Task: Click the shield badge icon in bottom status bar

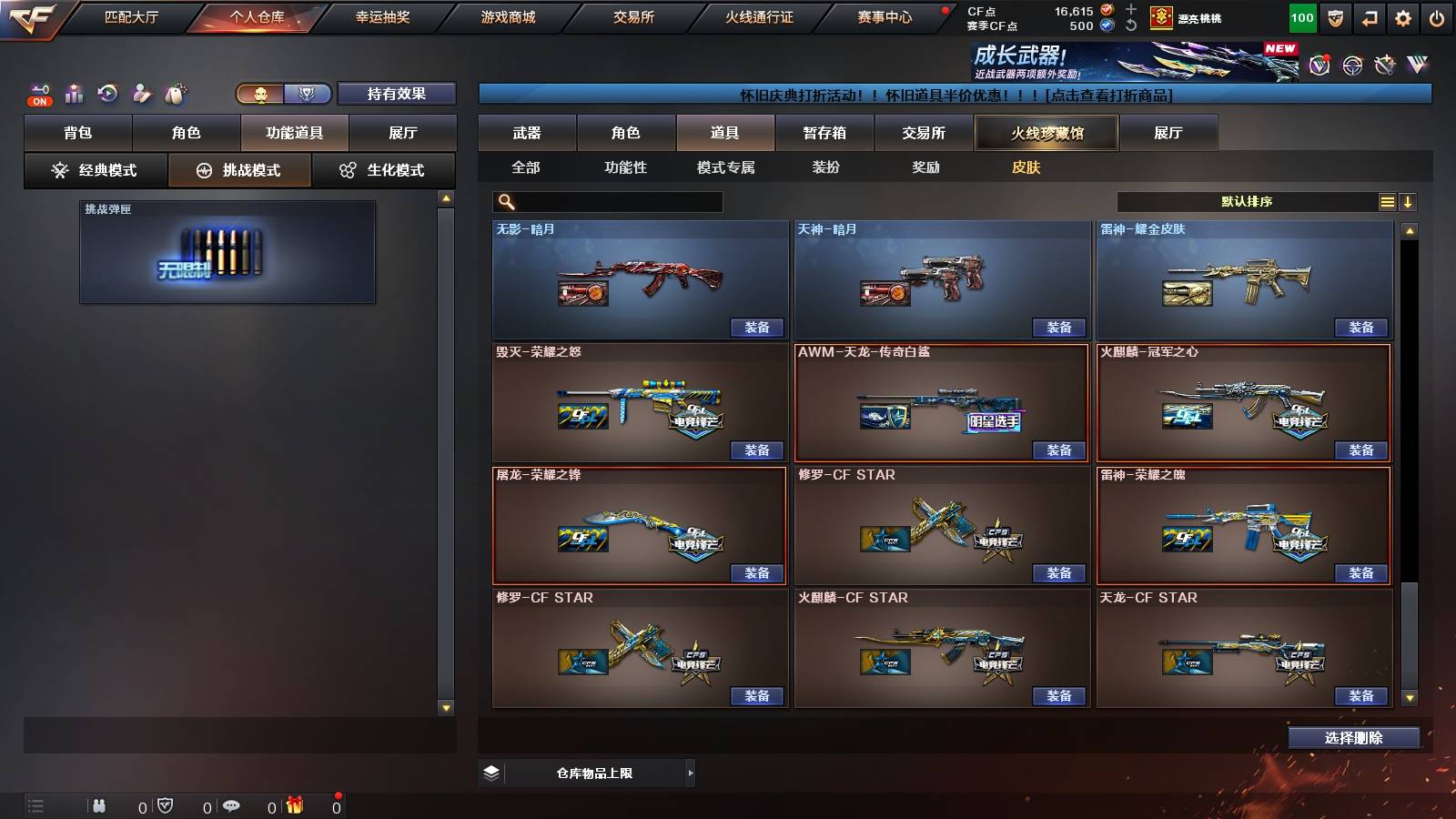Action: 164,804
